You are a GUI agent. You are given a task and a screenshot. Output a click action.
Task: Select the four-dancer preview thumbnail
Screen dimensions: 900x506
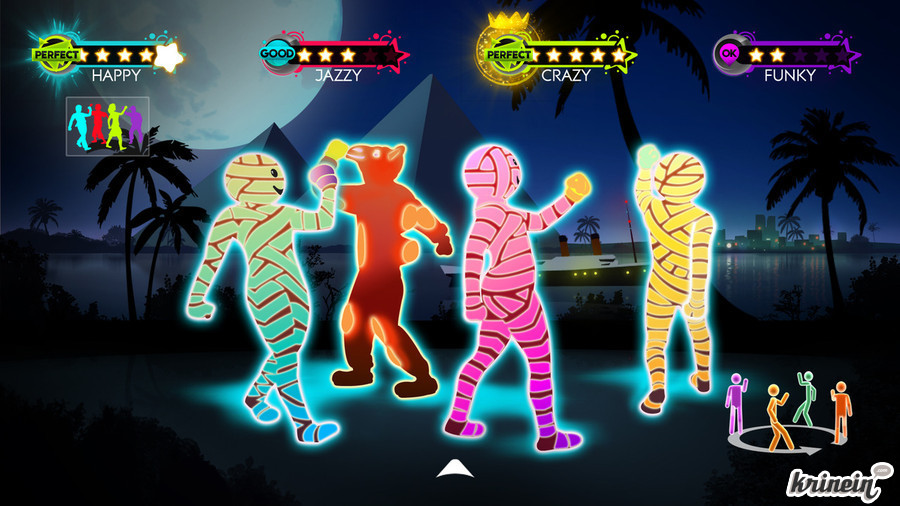click(x=108, y=126)
